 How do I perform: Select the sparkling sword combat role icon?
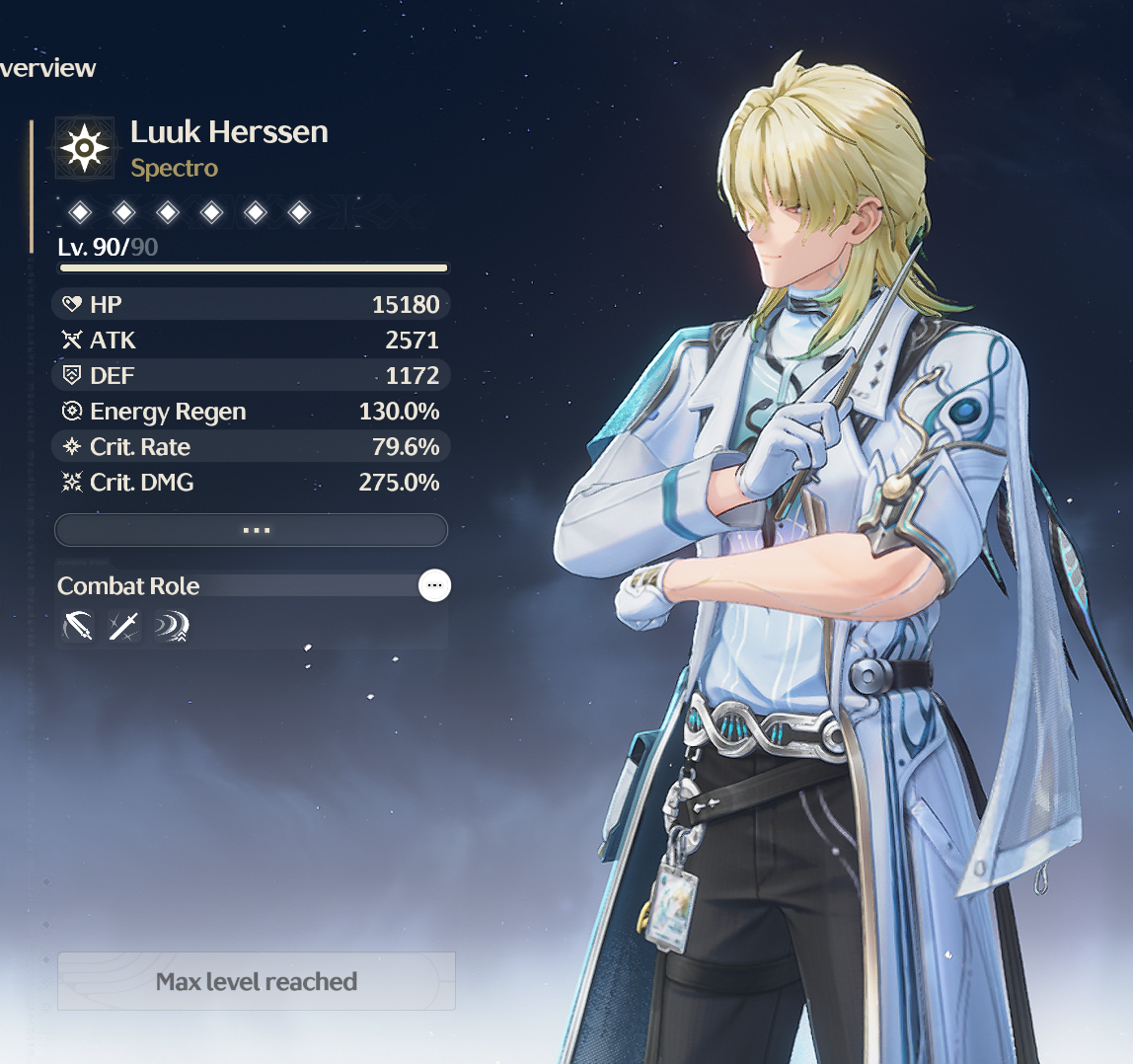tap(124, 626)
